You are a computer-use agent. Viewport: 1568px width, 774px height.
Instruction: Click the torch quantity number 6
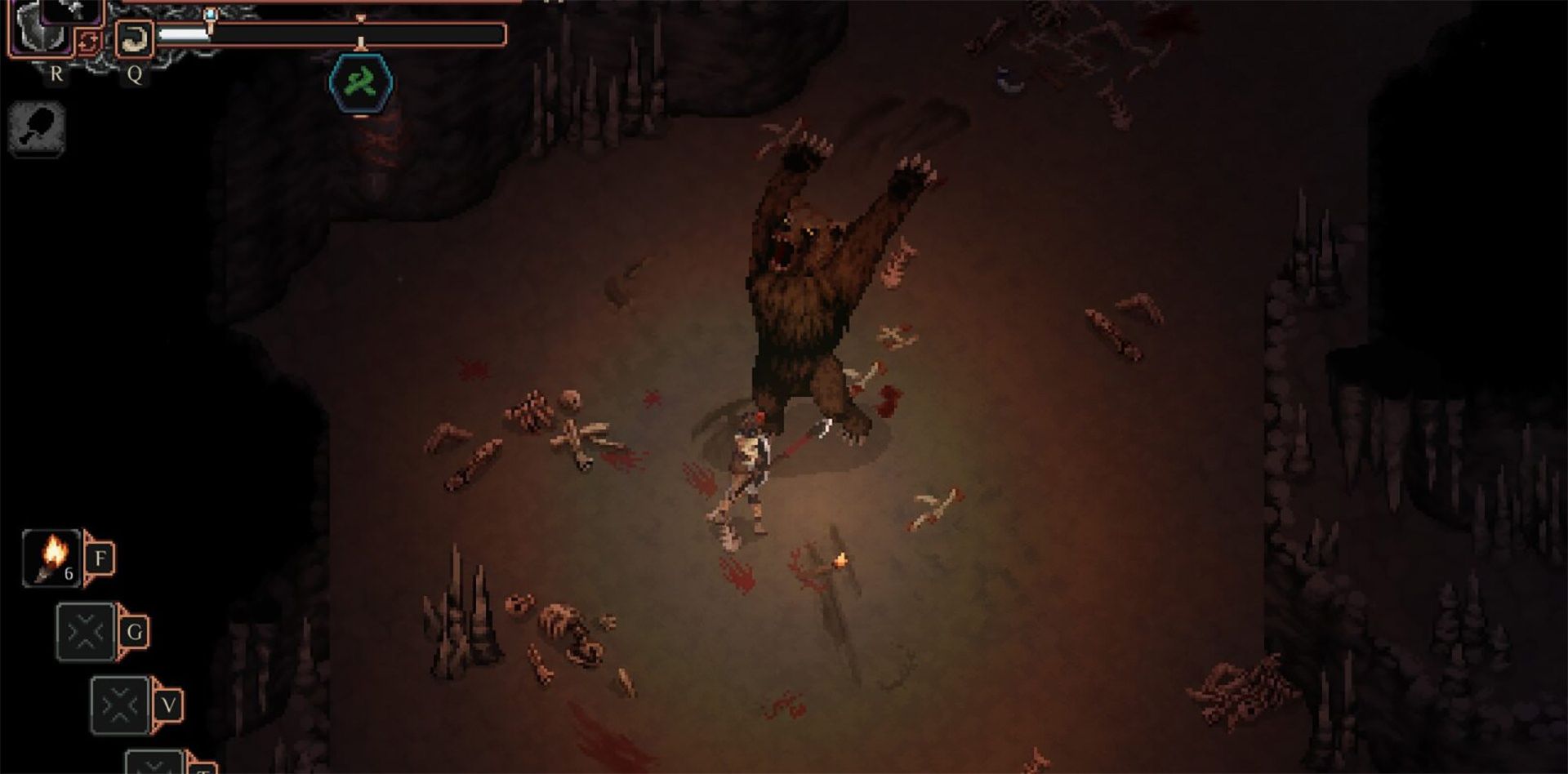point(69,573)
